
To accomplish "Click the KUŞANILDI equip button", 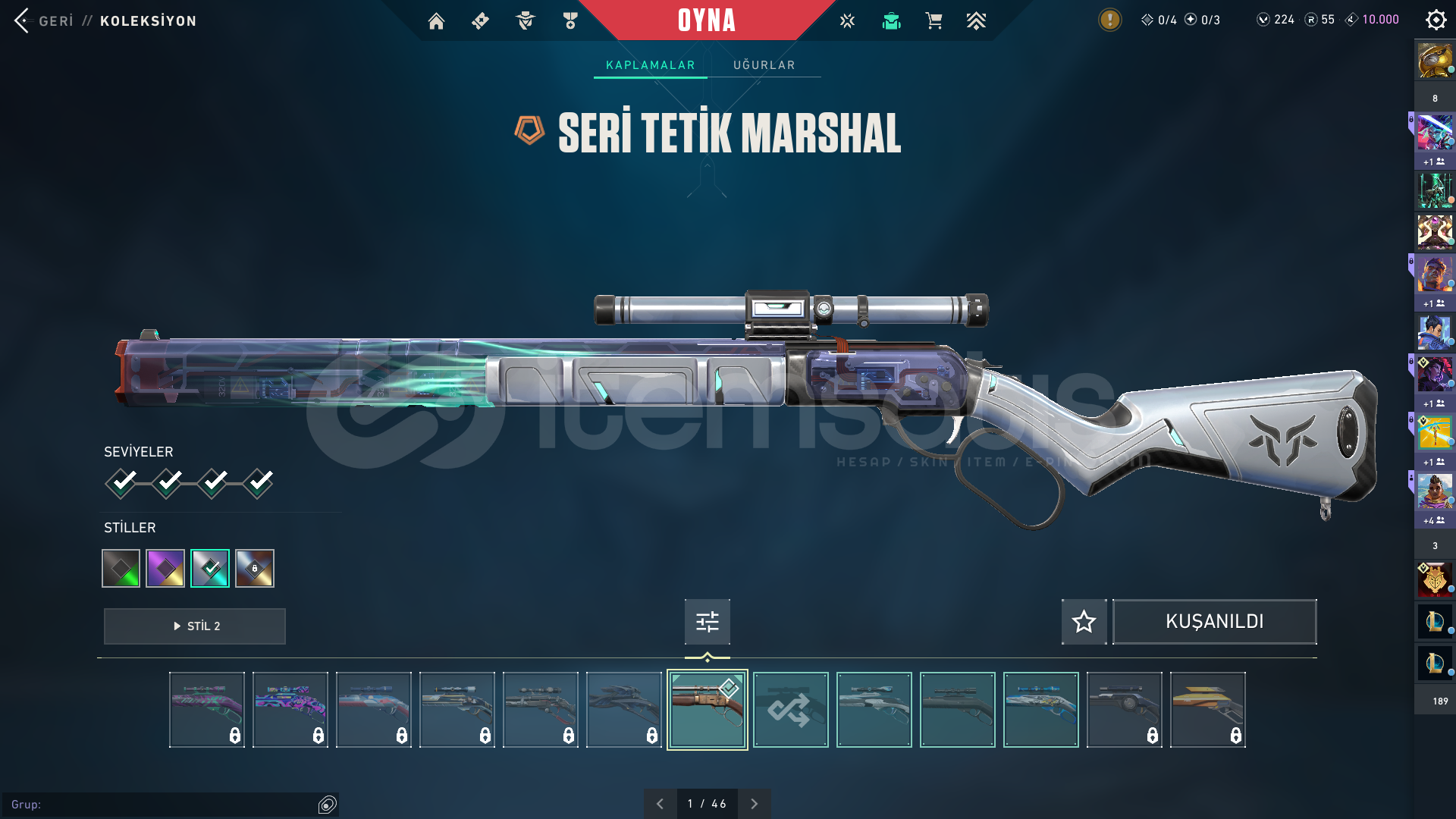I will (x=1214, y=622).
